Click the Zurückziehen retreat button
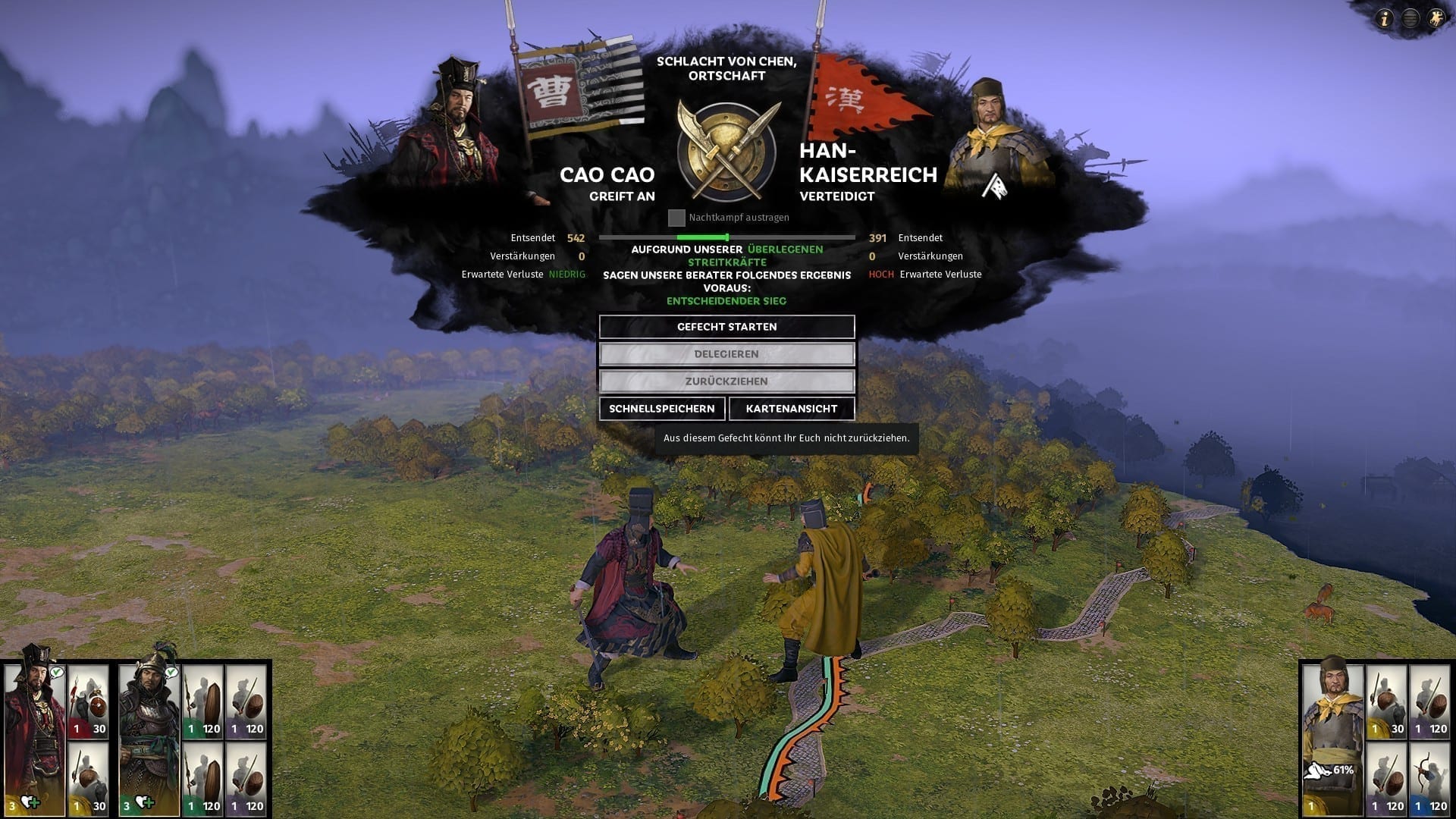The height and width of the screenshot is (819, 1456). coord(726,381)
